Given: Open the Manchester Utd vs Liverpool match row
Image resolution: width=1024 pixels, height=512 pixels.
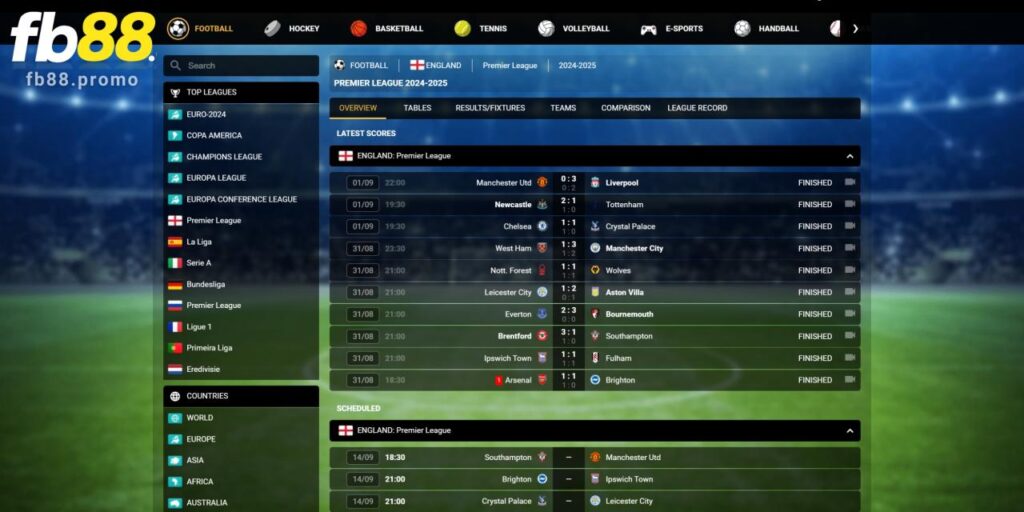Looking at the screenshot, I should 594,183.
